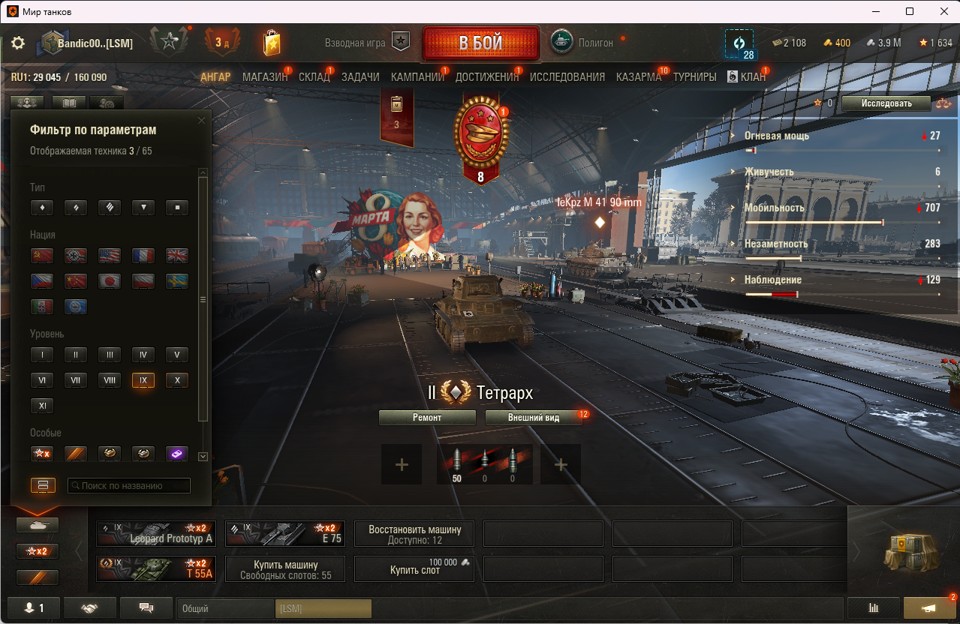The width and height of the screenshot is (960, 624).
Task: Maximize the Мир танков window
Action: [x=910, y=11]
